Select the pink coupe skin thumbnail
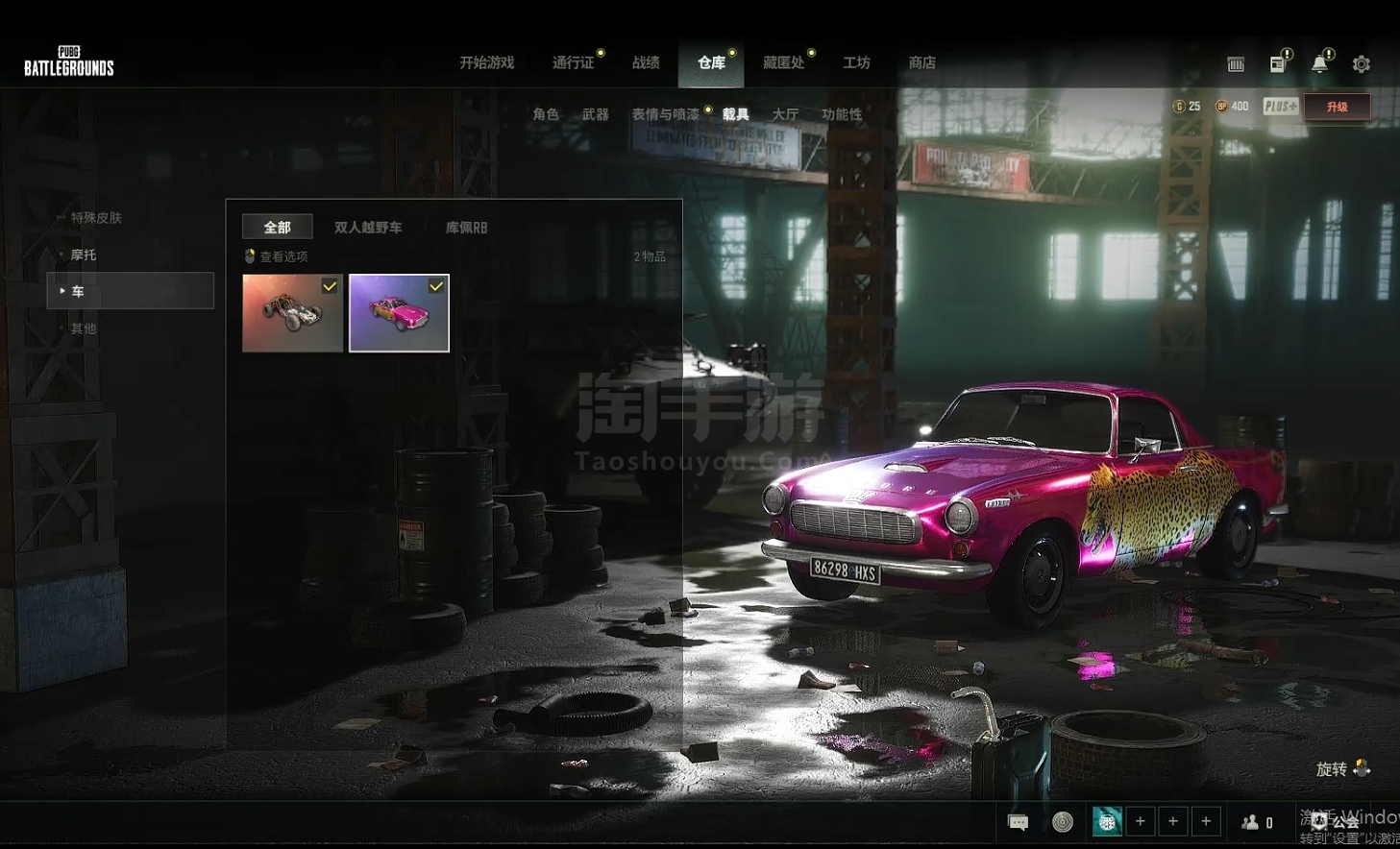This screenshot has height=849, width=1400. [399, 313]
